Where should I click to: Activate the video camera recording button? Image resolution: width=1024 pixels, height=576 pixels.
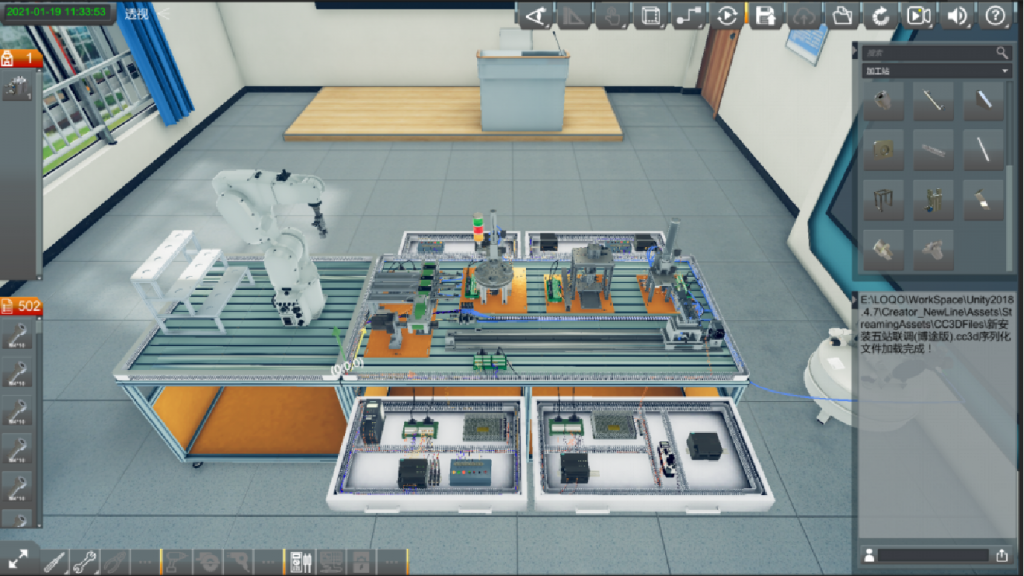tap(918, 15)
